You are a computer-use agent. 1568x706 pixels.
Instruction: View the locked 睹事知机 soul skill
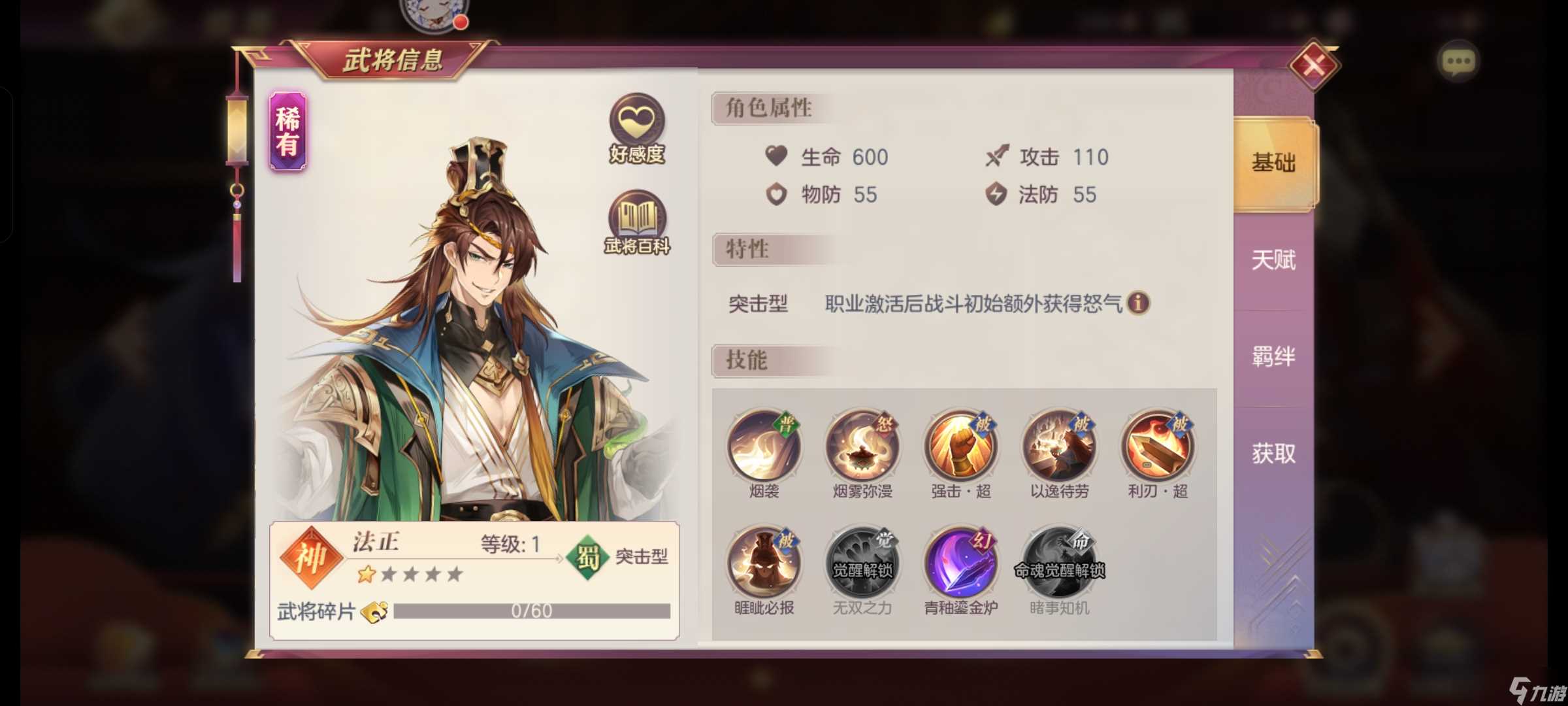[x=1060, y=562]
